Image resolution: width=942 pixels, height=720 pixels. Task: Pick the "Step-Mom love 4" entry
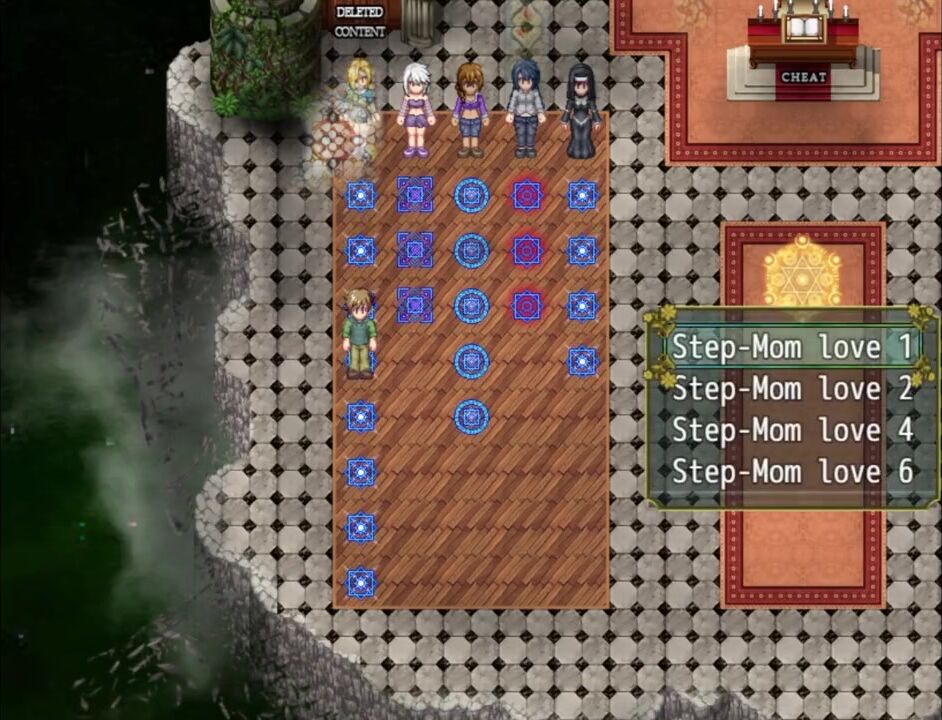coord(792,431)
